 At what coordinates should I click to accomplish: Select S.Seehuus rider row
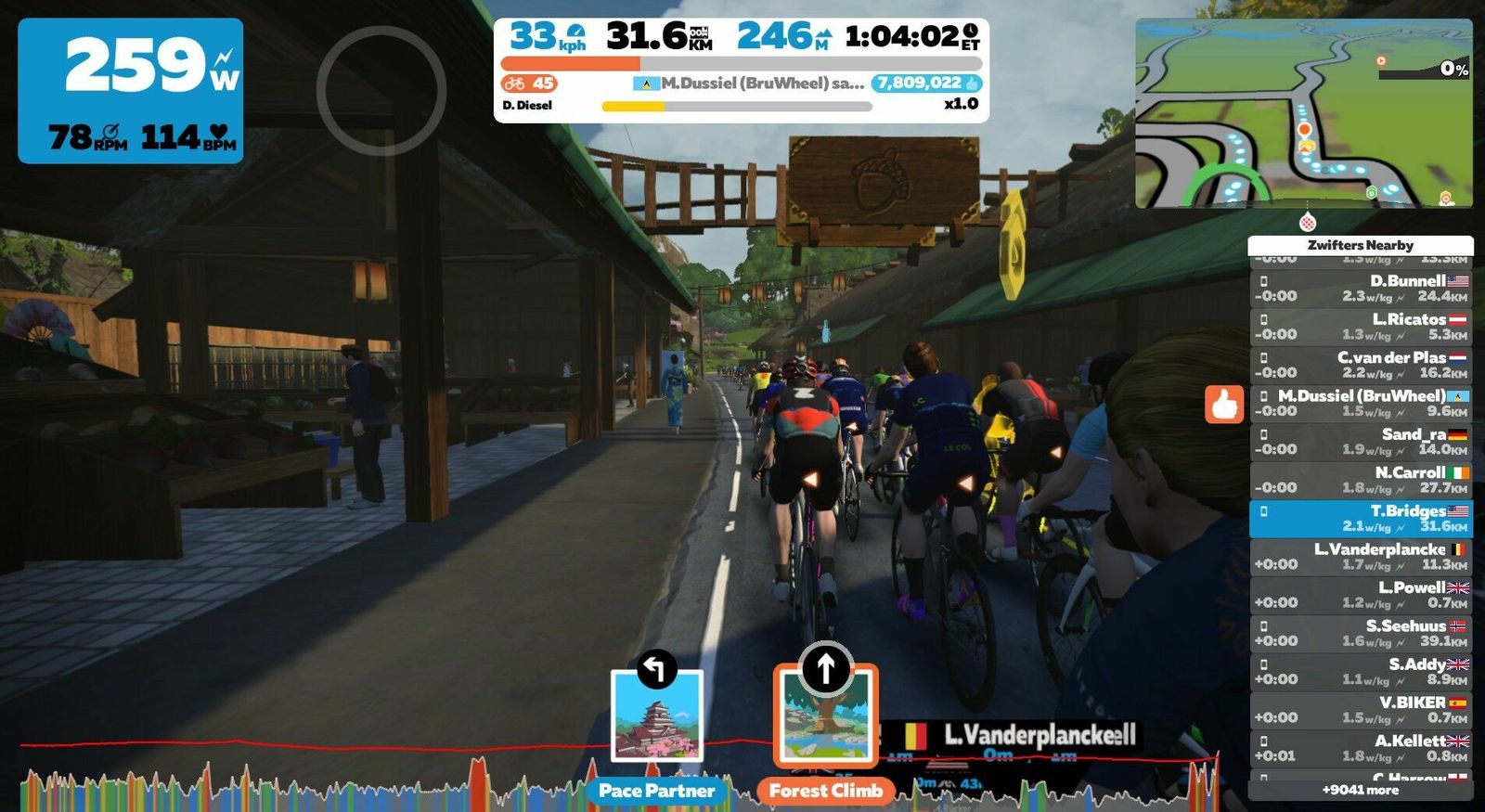point(1361,633)
